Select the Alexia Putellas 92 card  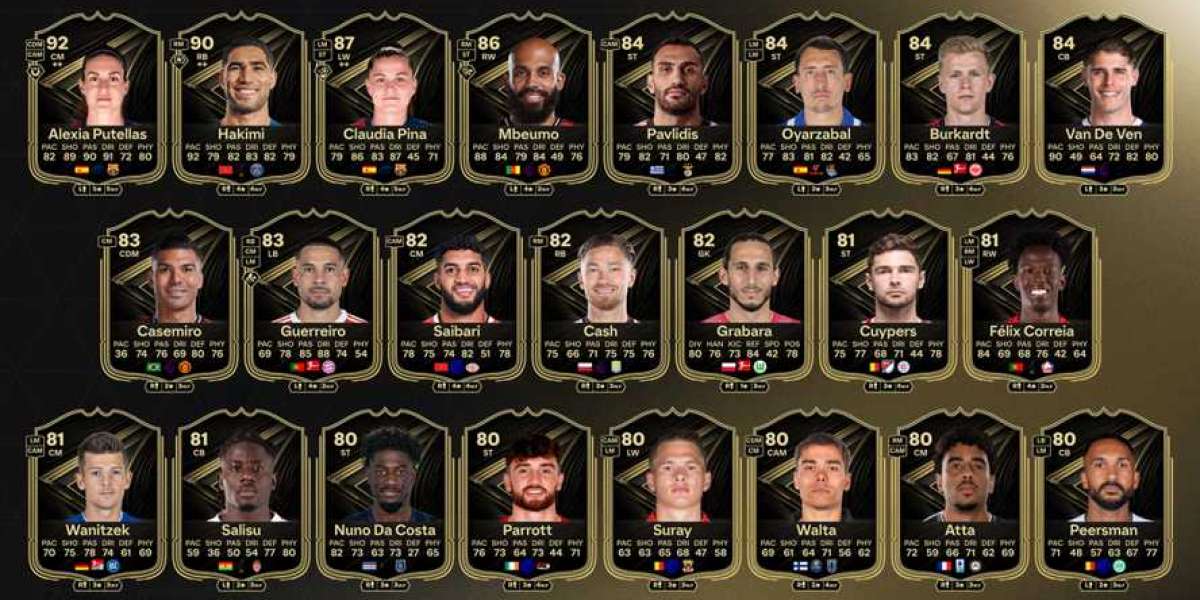[x=96, y=100]
